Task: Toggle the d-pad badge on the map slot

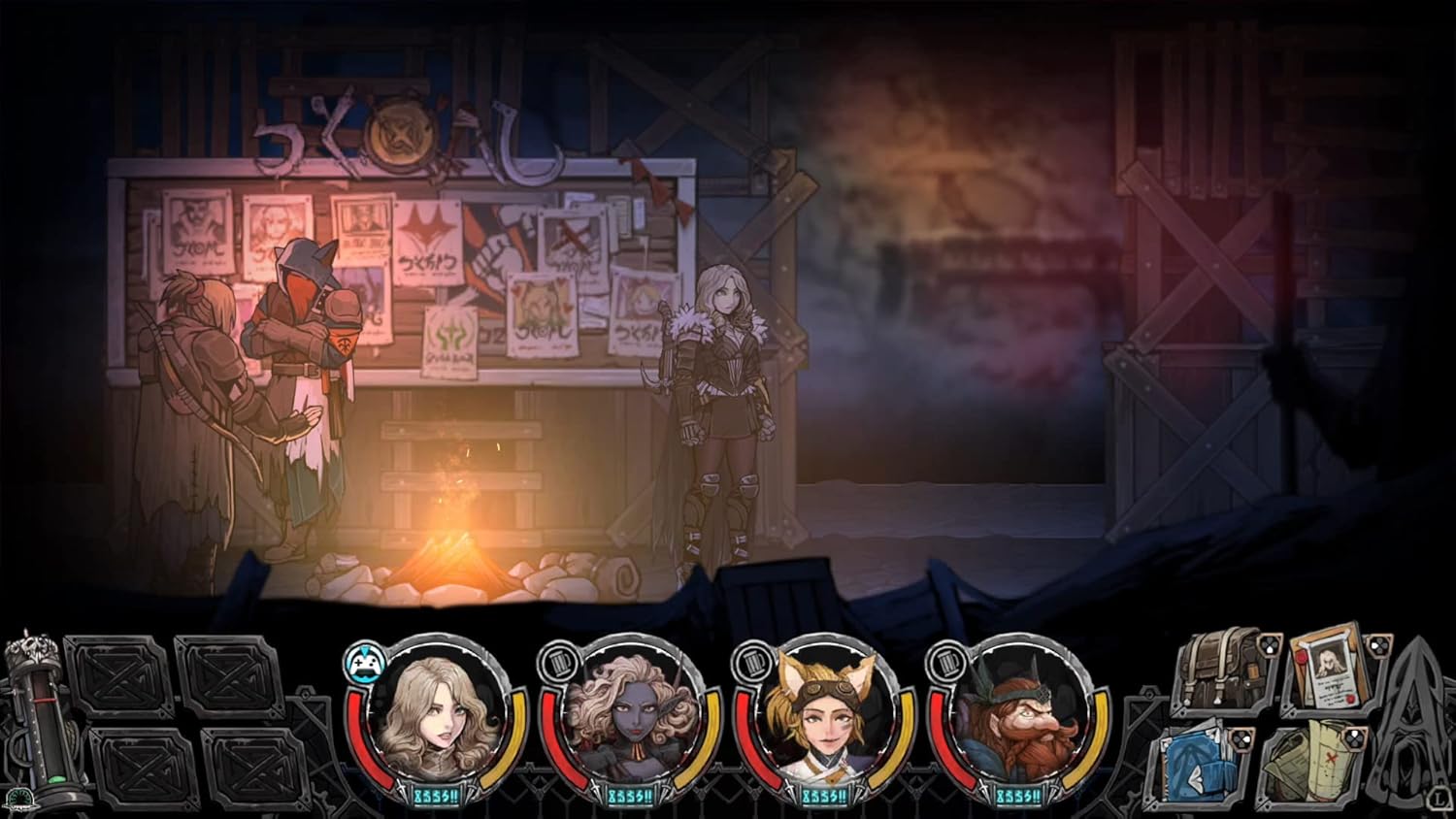Action: click(1353, 737)
